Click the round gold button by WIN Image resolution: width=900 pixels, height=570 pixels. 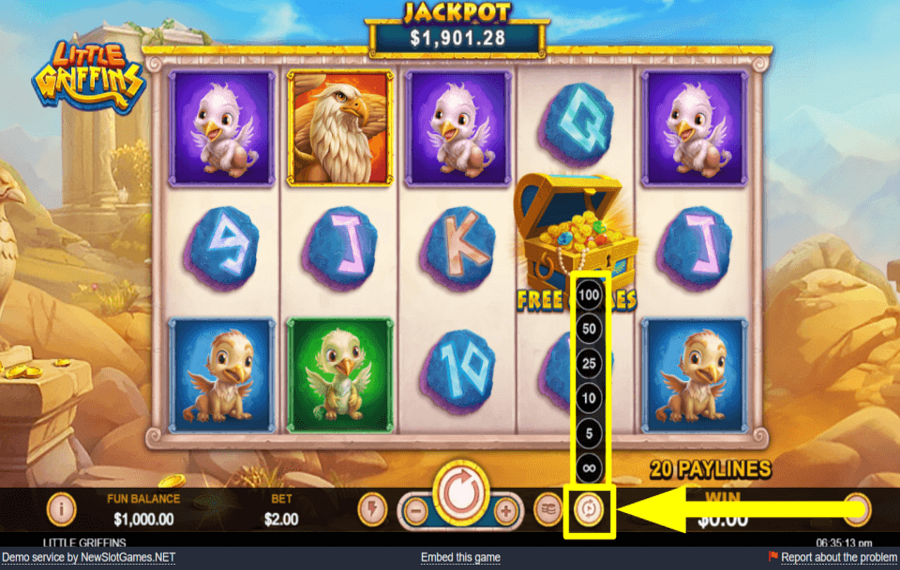tap(856, 509)
